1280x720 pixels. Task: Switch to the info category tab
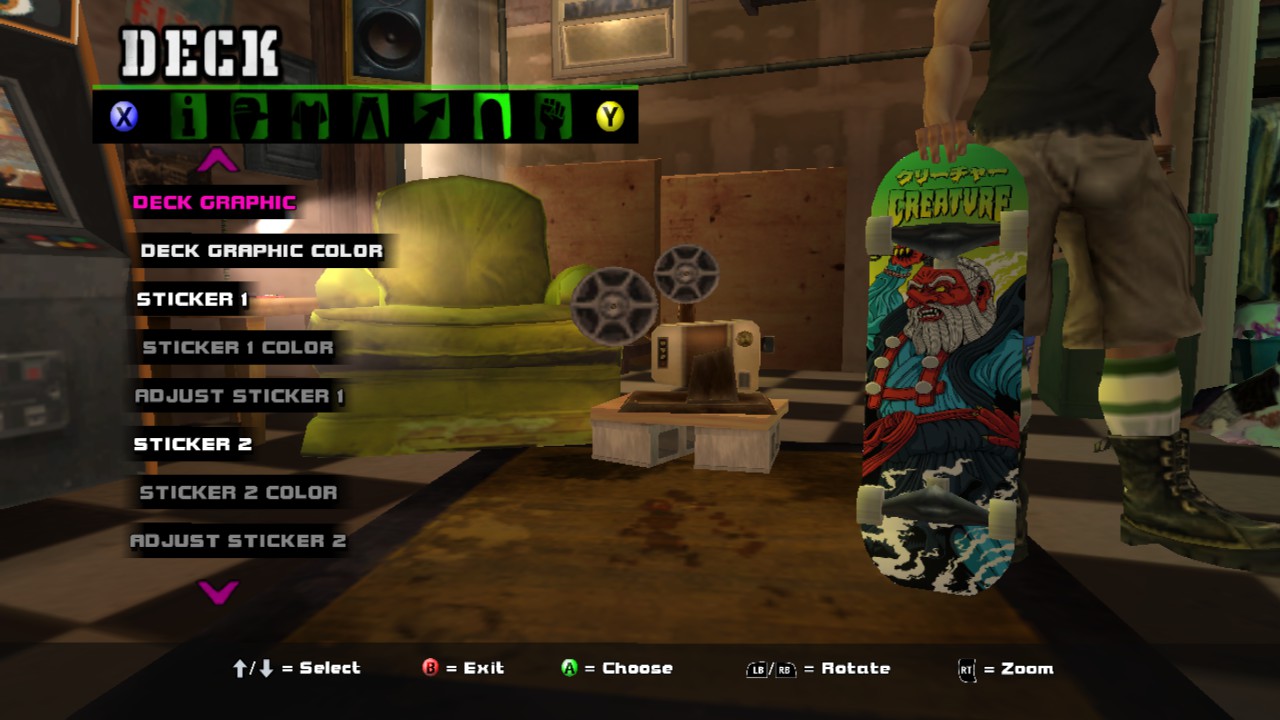click(186, 118)
